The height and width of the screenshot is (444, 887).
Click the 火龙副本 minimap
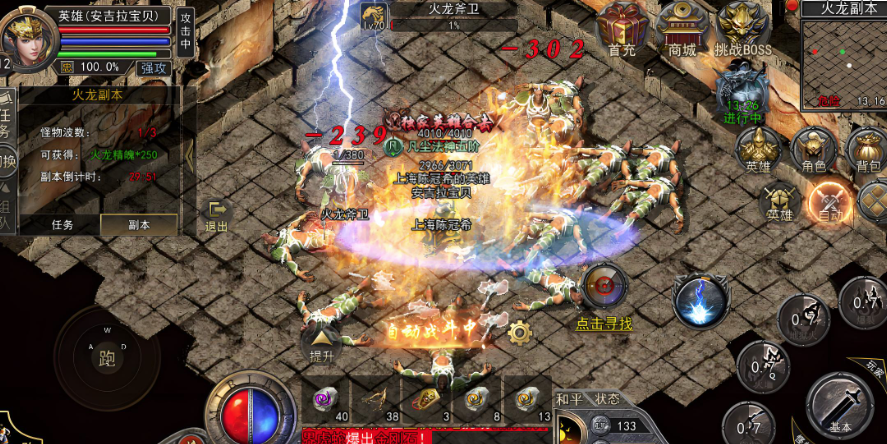tap(842, 59)
